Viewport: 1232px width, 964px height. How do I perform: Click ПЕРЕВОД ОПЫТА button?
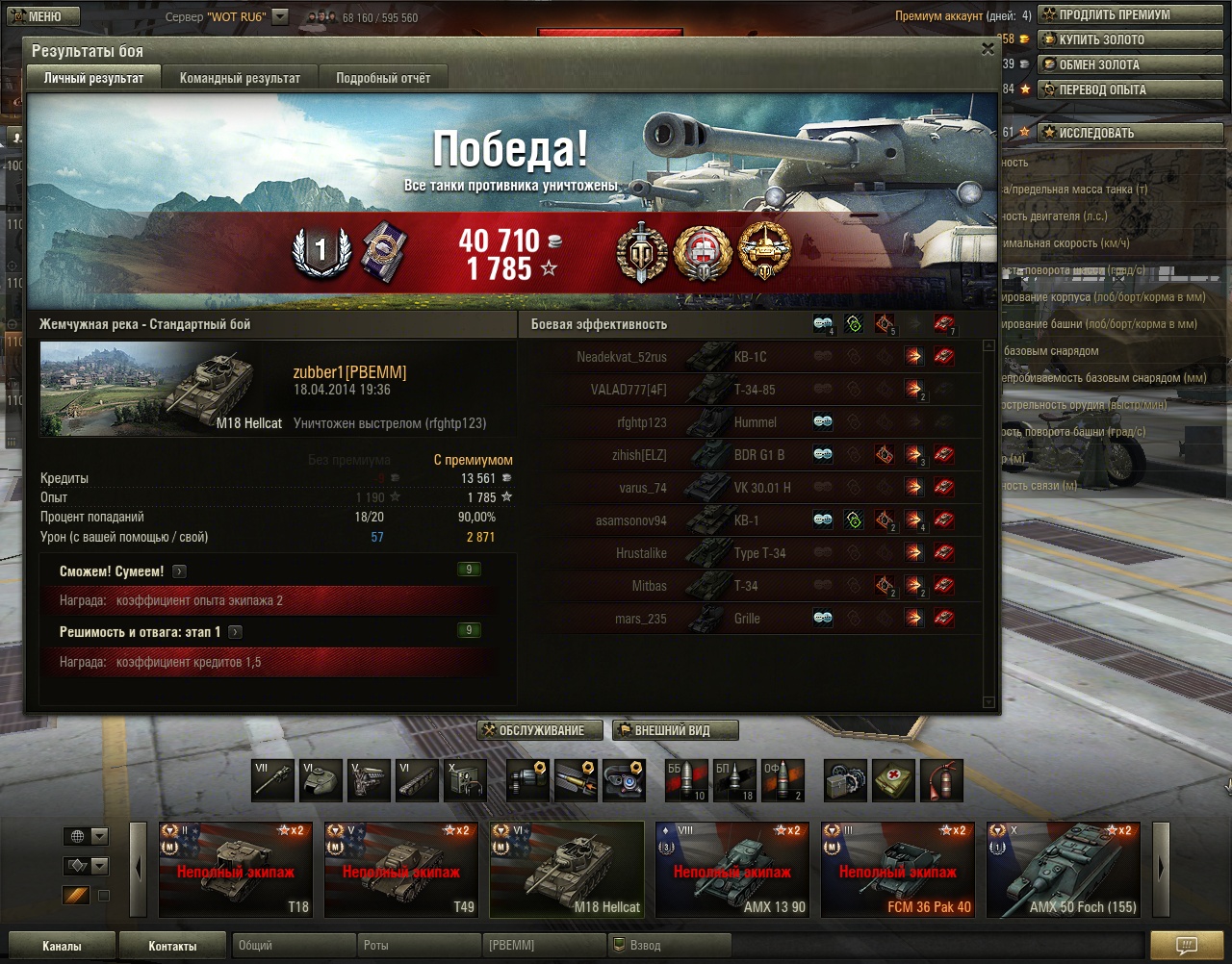tap(1129, 89)
